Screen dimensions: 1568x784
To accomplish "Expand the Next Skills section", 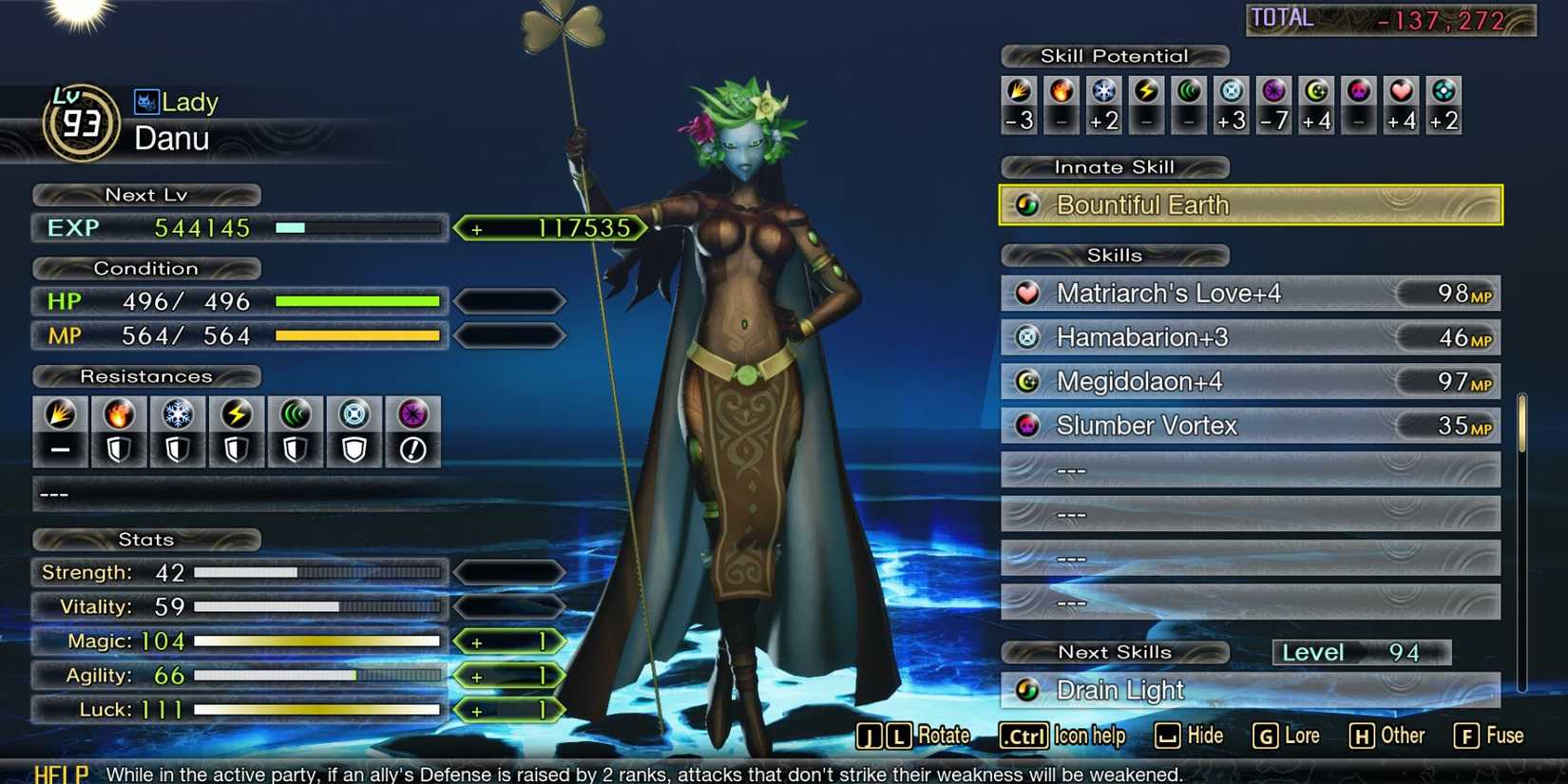I will [x=1114, y=652].
